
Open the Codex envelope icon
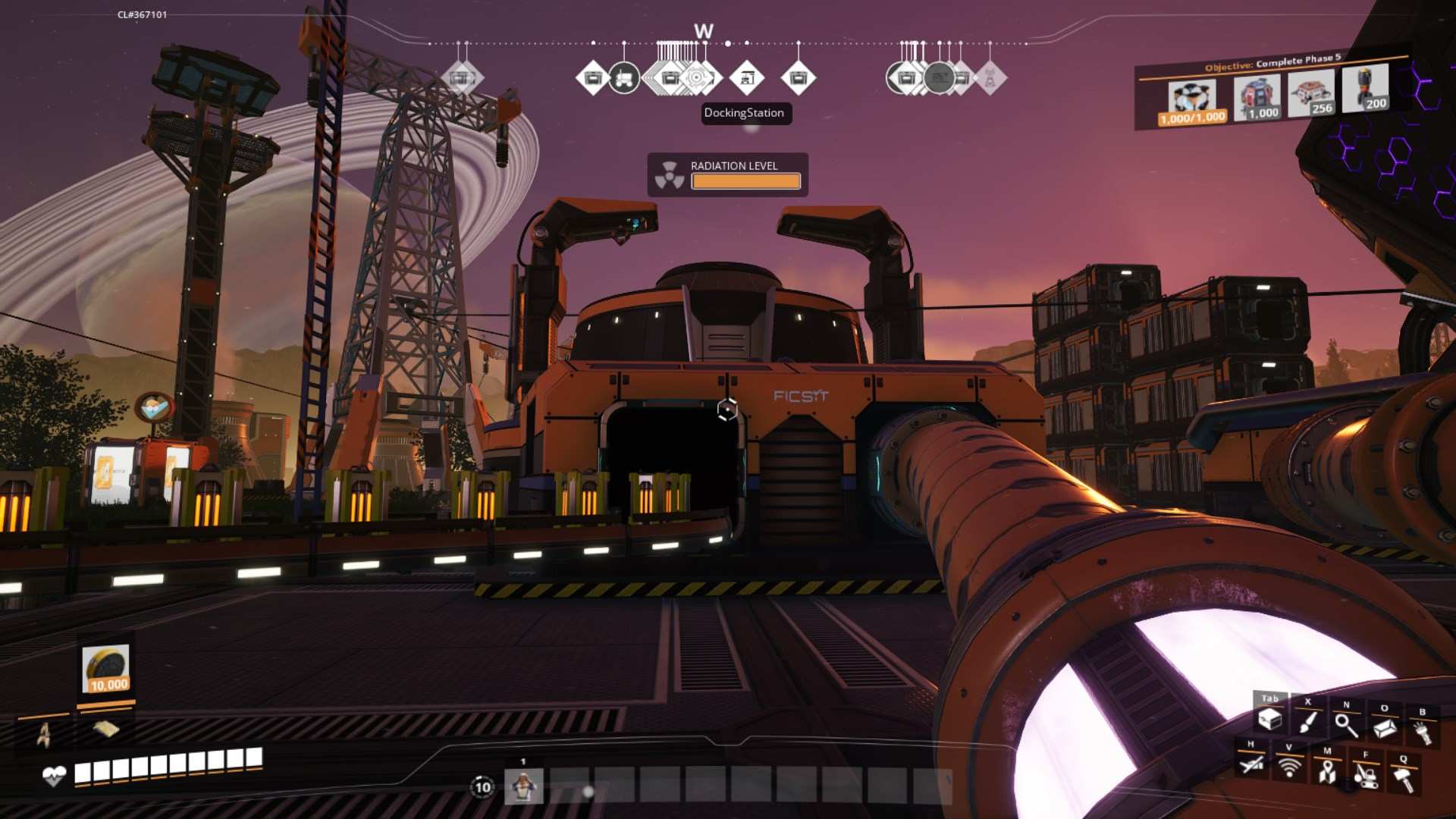pos(1385,728)
